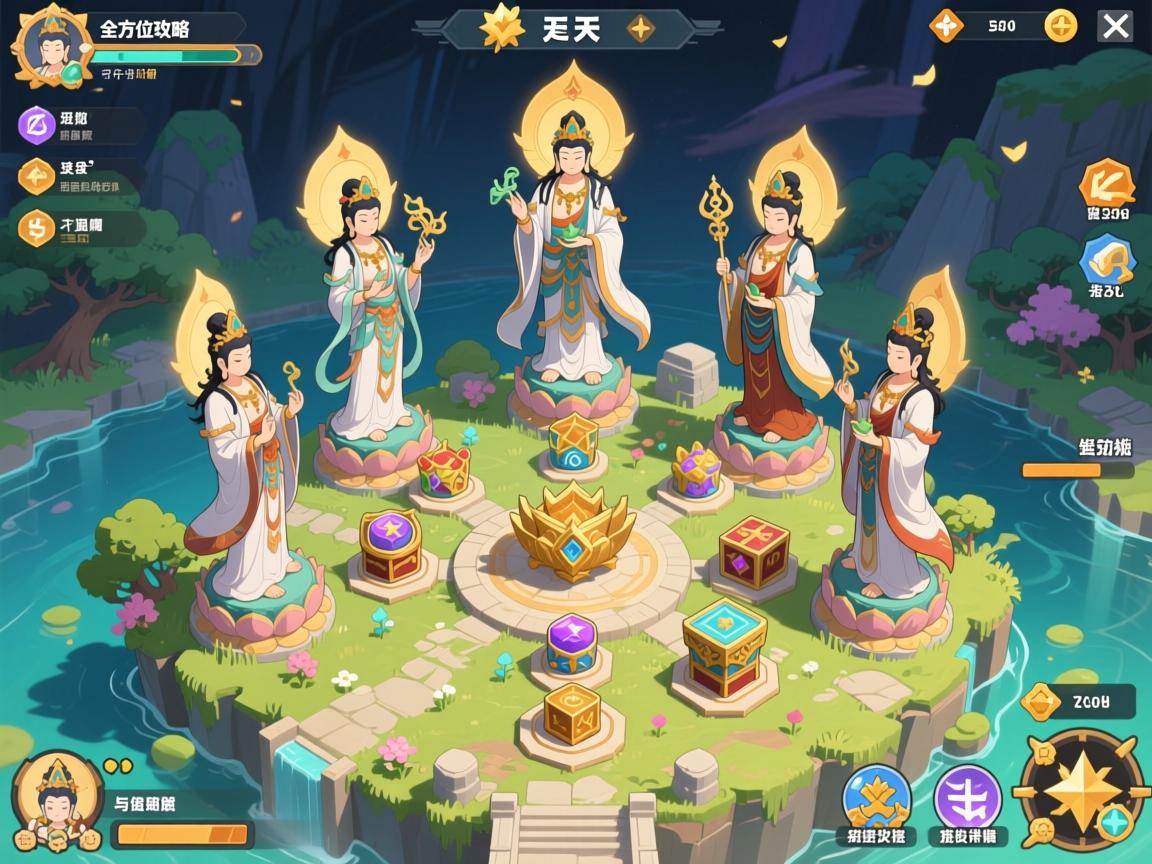The height and width of the screenshot is (864, 1152).
Task: Pick the orange diamond currency icon
Action: [x=945, y=26]
